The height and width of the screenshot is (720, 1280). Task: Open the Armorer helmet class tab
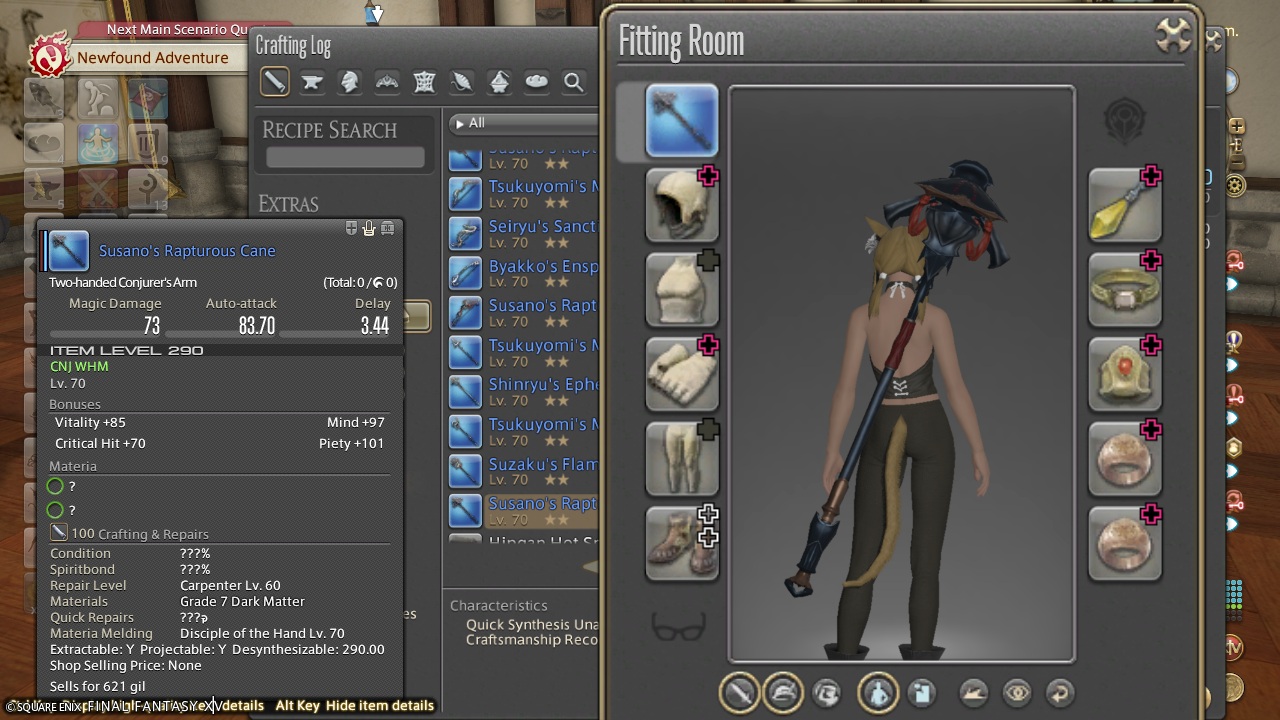point(349,82)
